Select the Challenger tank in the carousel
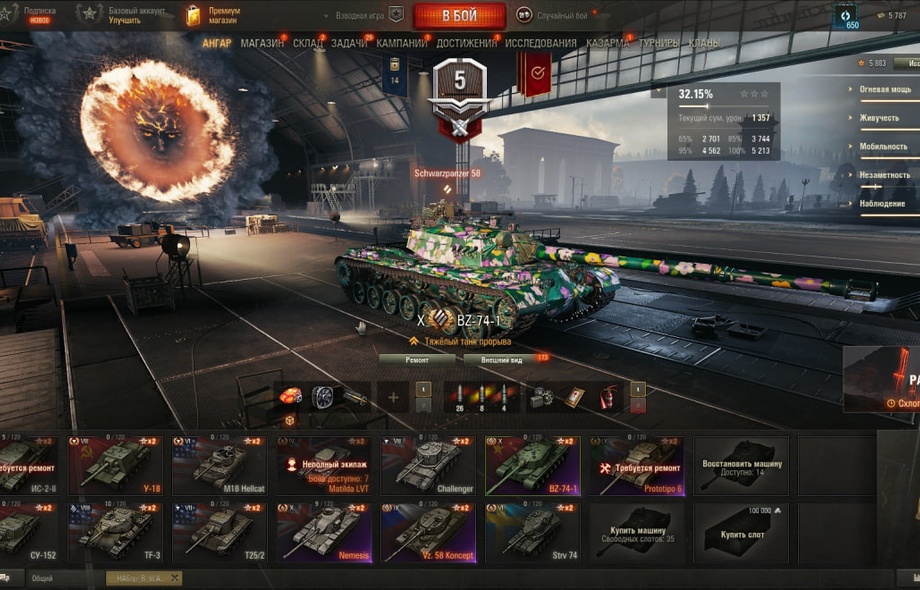The image size is (920, 590). [427, 465]
